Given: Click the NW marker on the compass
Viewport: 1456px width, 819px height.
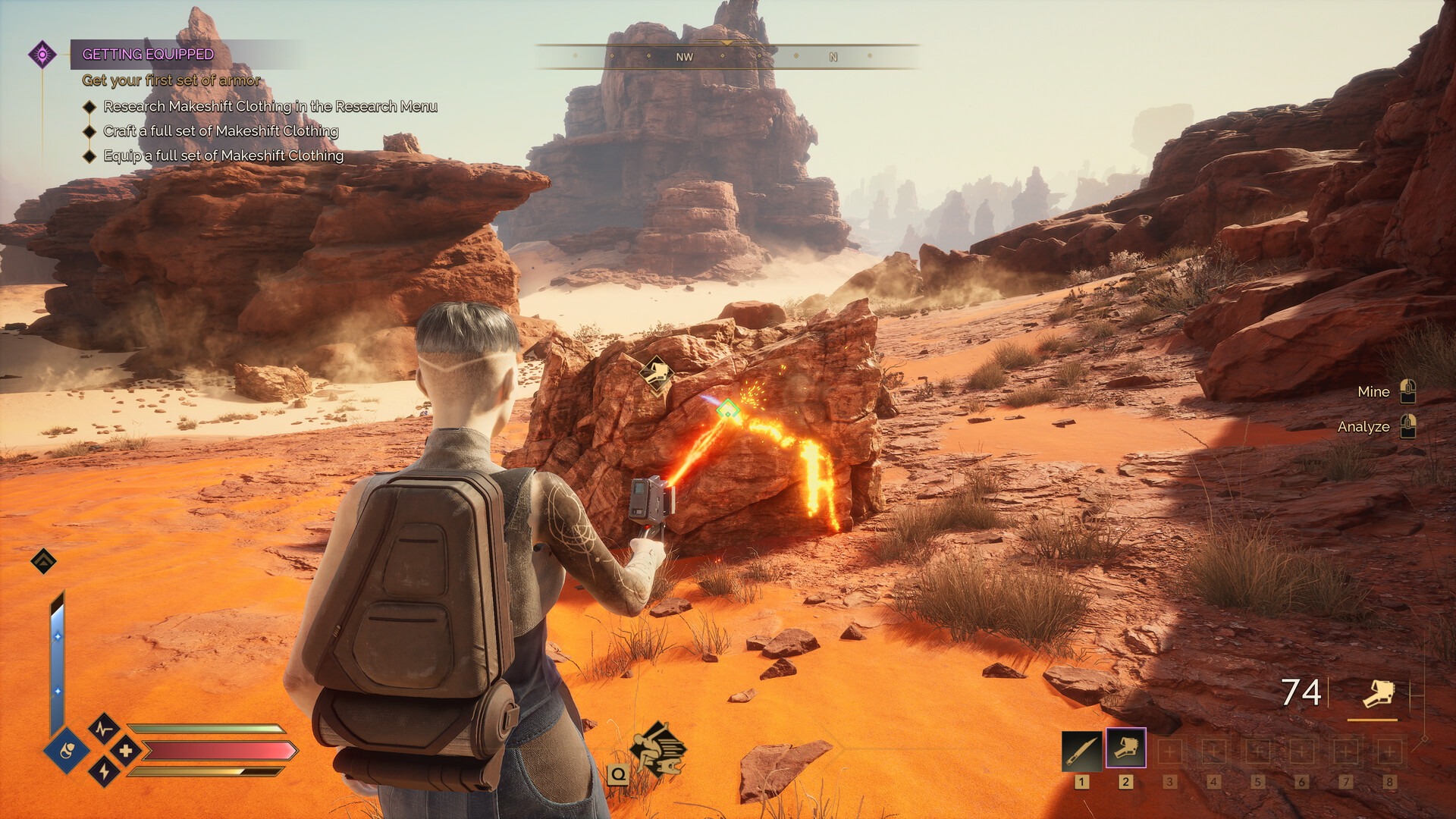Looking at the screenshot, I should [x=686, y=56].
